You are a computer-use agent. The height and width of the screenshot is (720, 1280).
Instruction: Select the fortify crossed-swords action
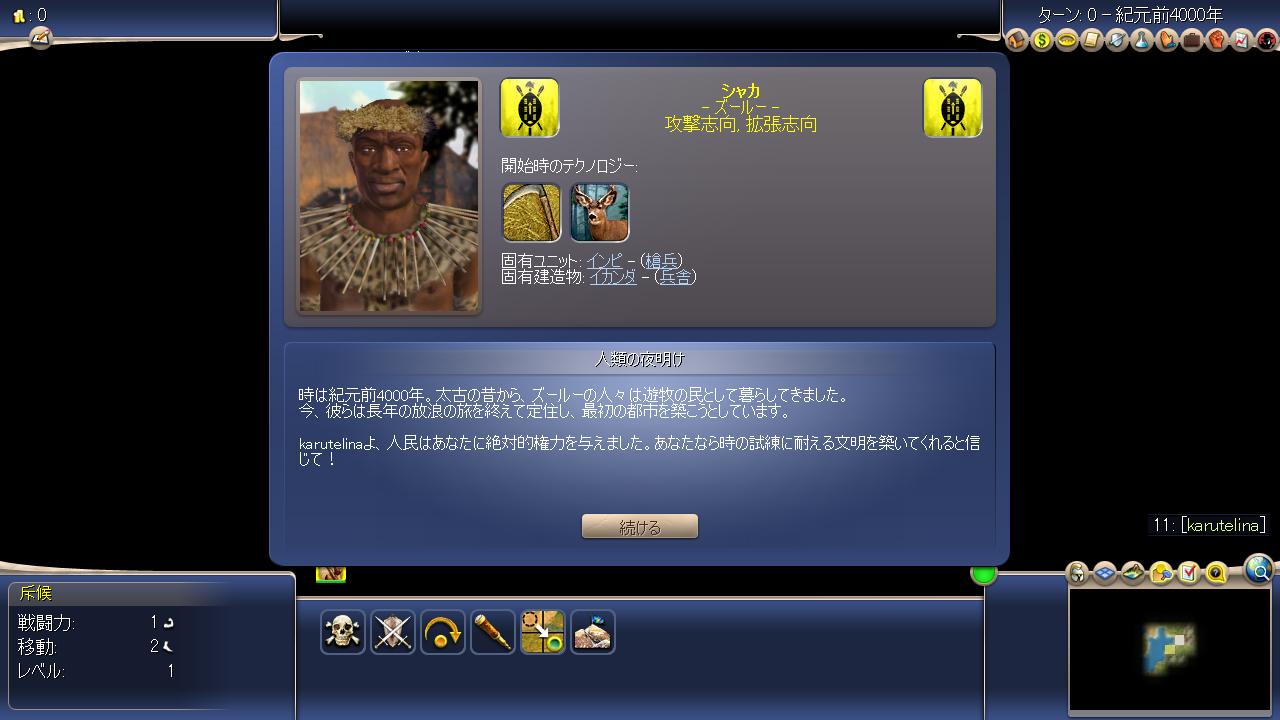tap(393, 632)
